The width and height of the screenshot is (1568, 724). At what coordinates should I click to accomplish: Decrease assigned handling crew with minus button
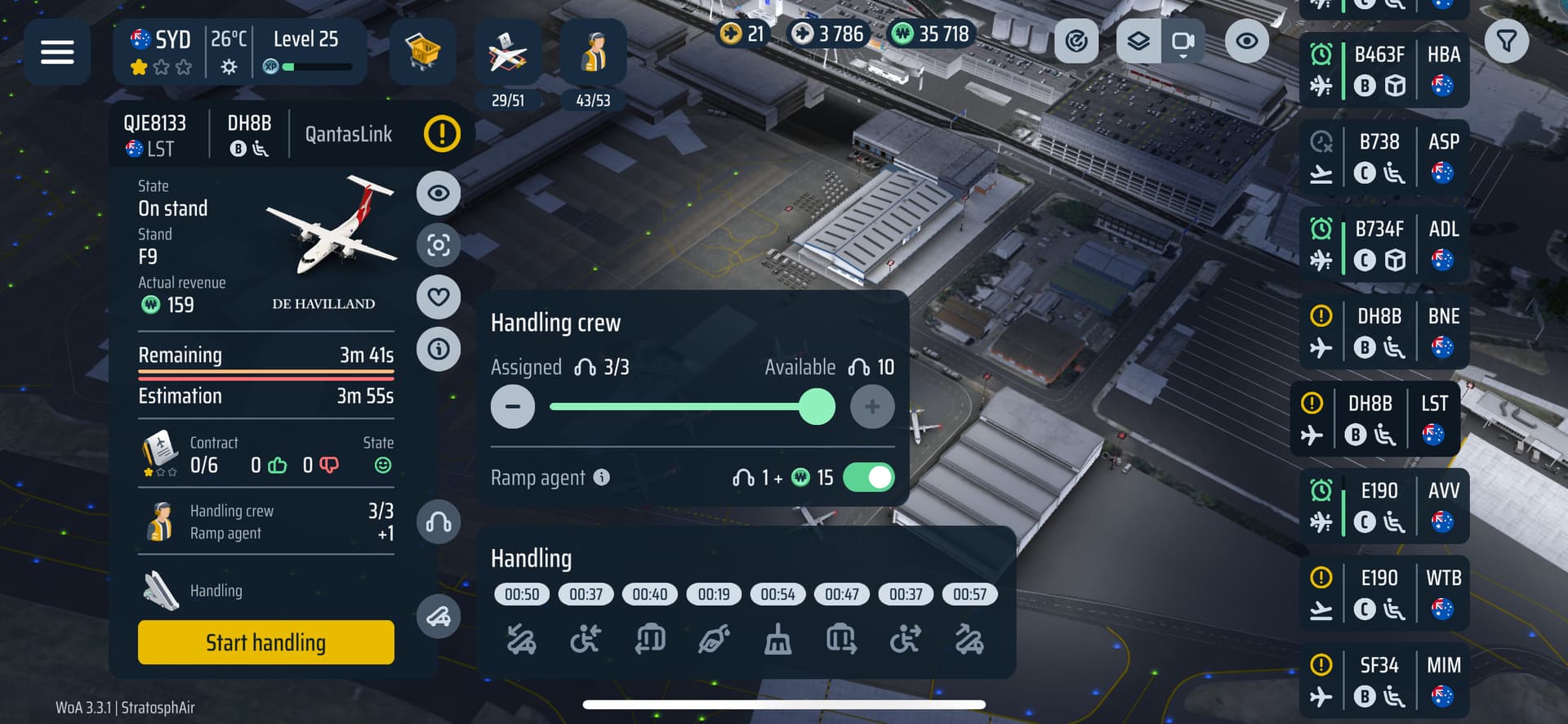[x=513, y=407]
